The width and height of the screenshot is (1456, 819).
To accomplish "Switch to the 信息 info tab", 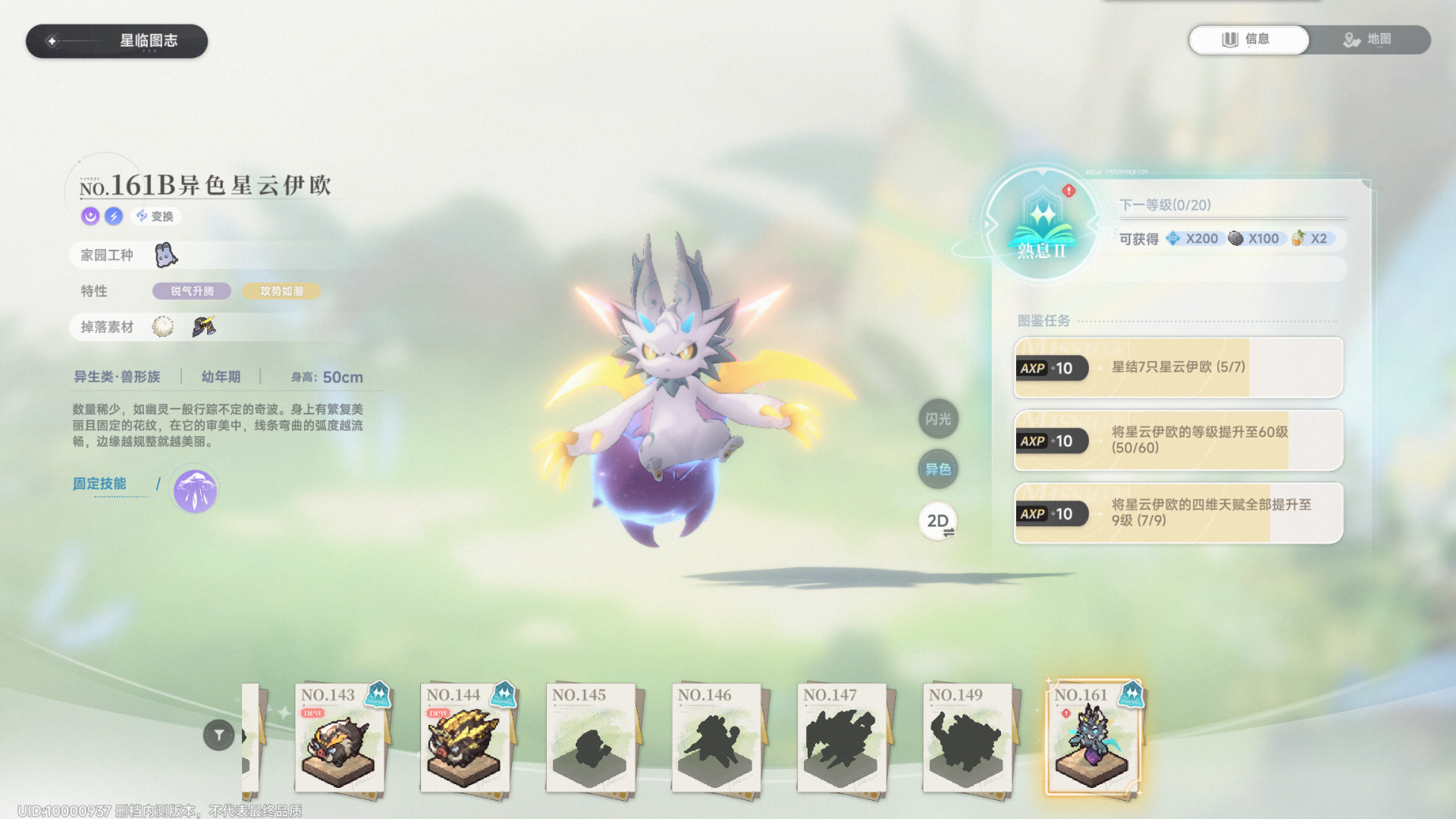I will pyautogui.click(x=1248, y=39).
